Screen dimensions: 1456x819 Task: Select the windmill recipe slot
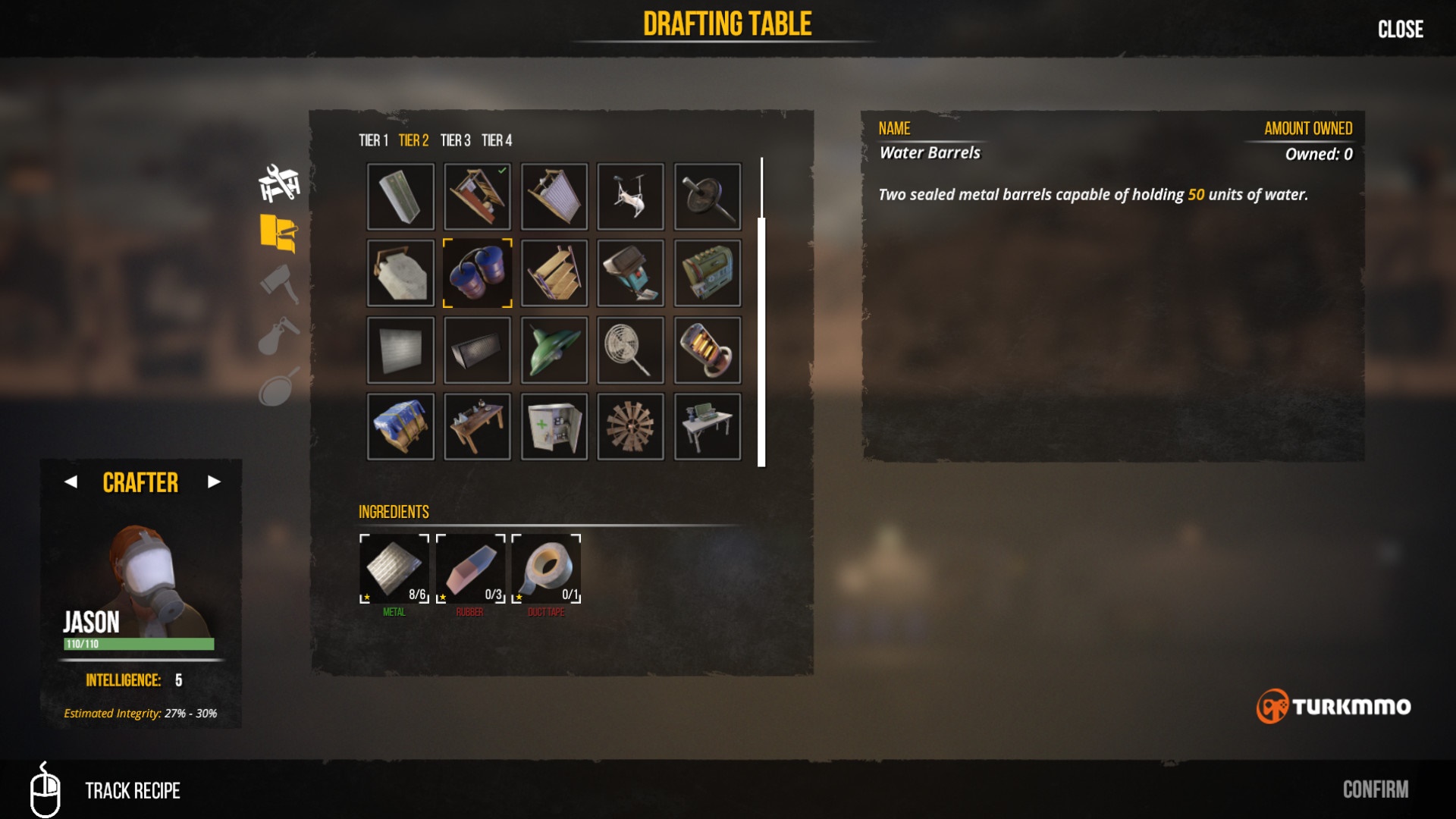pos(630,426)
